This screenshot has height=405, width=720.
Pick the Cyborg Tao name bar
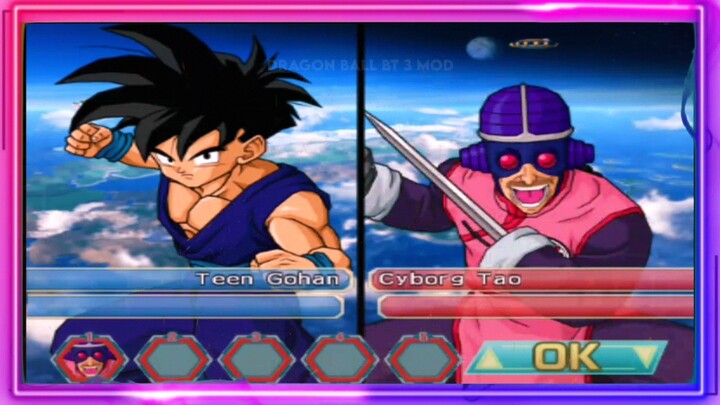(532, 279)
